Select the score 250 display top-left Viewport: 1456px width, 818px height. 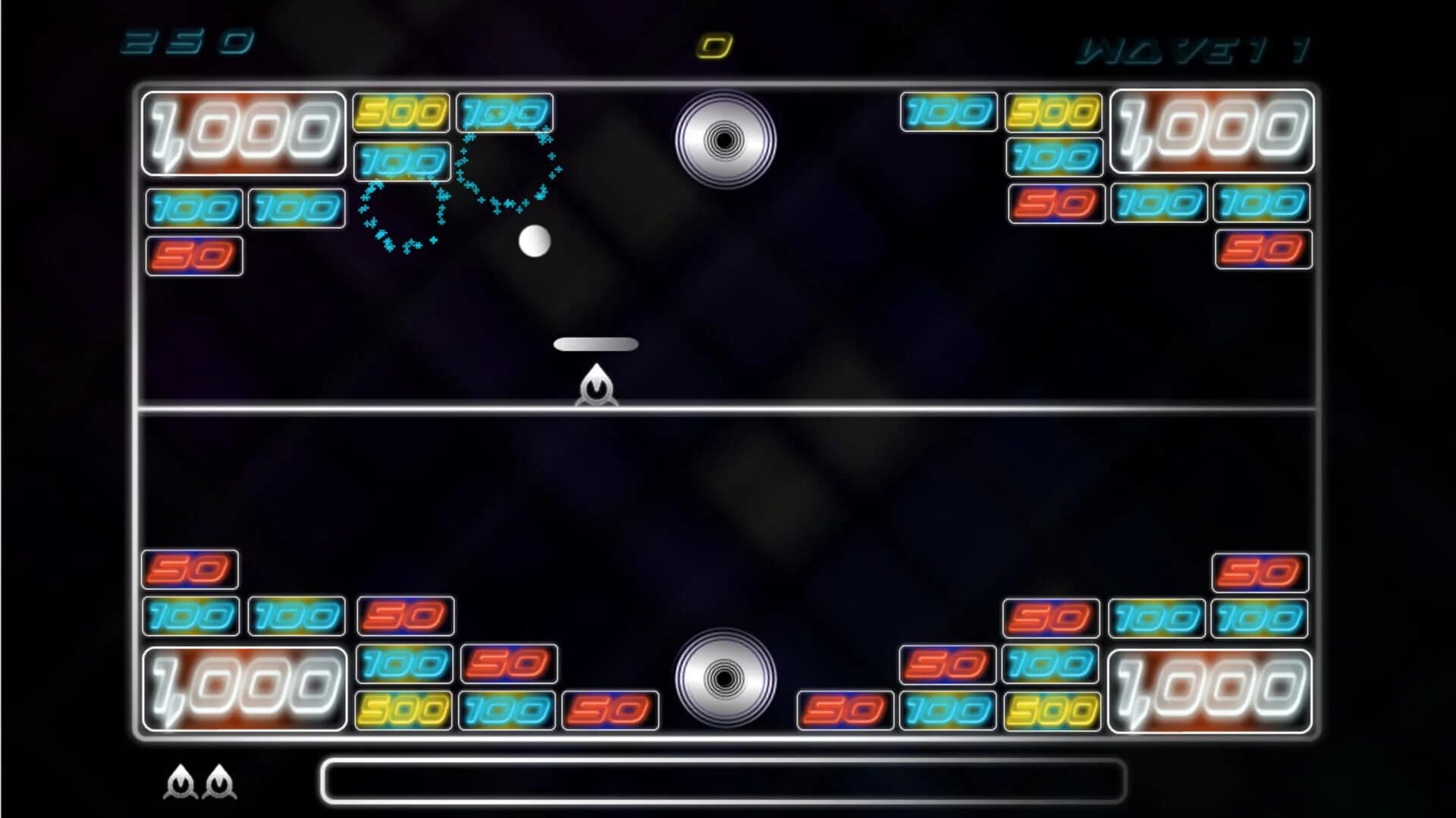186,43
